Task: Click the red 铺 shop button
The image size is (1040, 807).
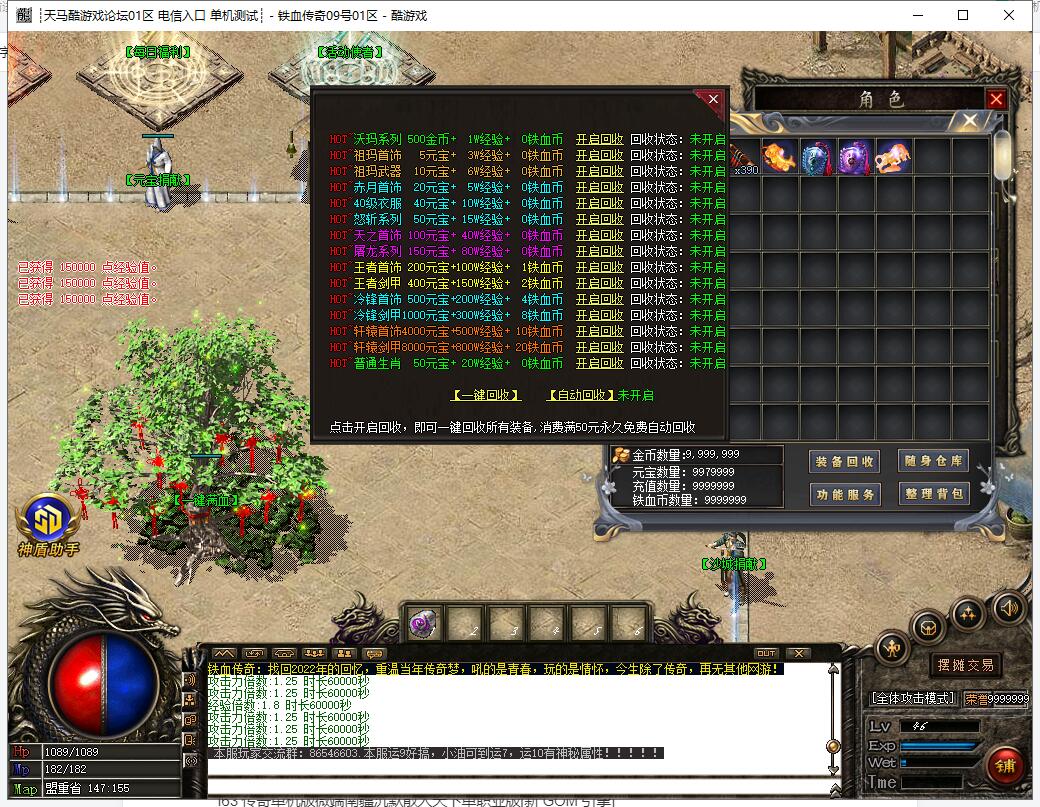Action: pyautogui.click(x=1003, y=765)
